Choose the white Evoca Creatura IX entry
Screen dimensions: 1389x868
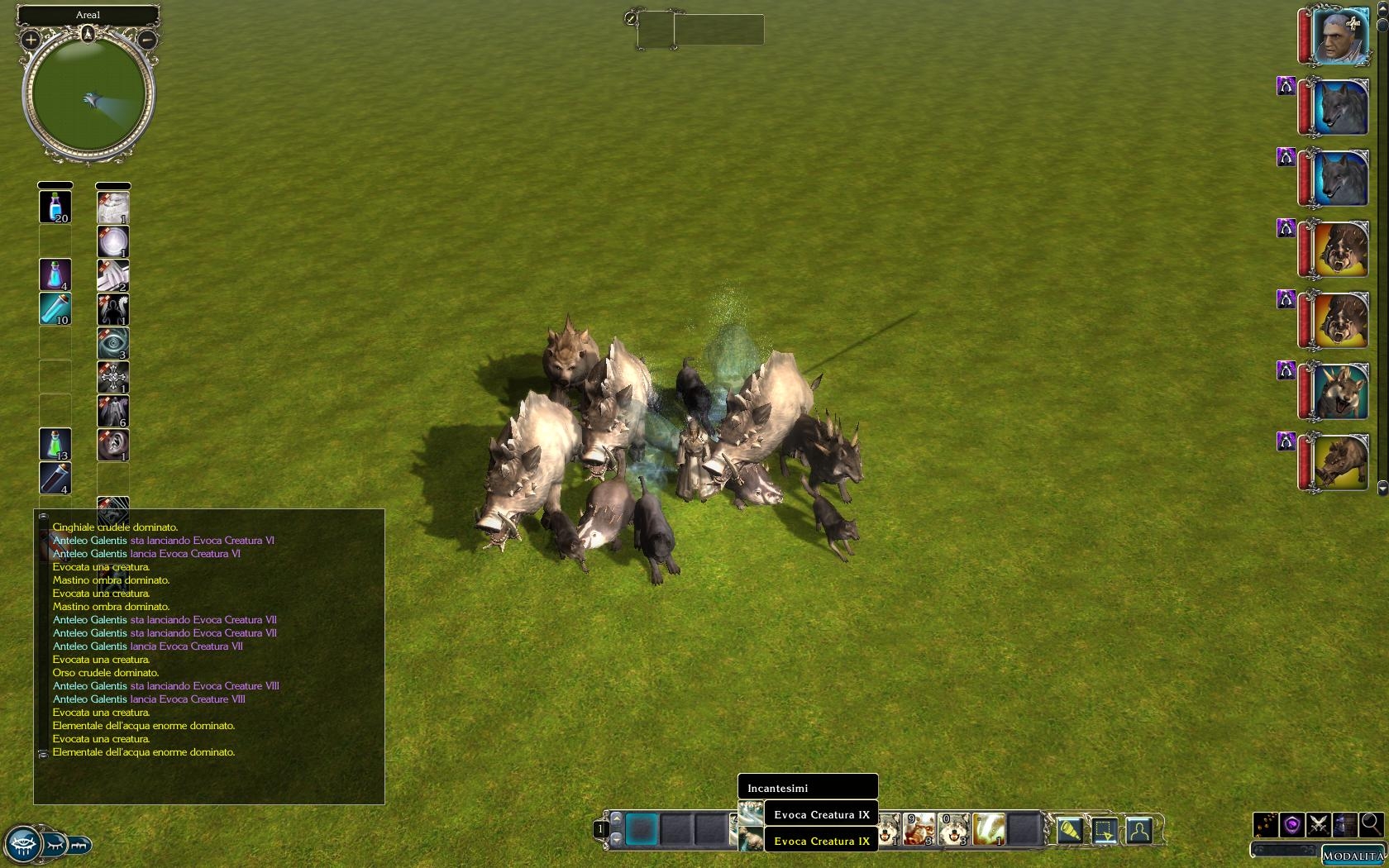[821, 814]
